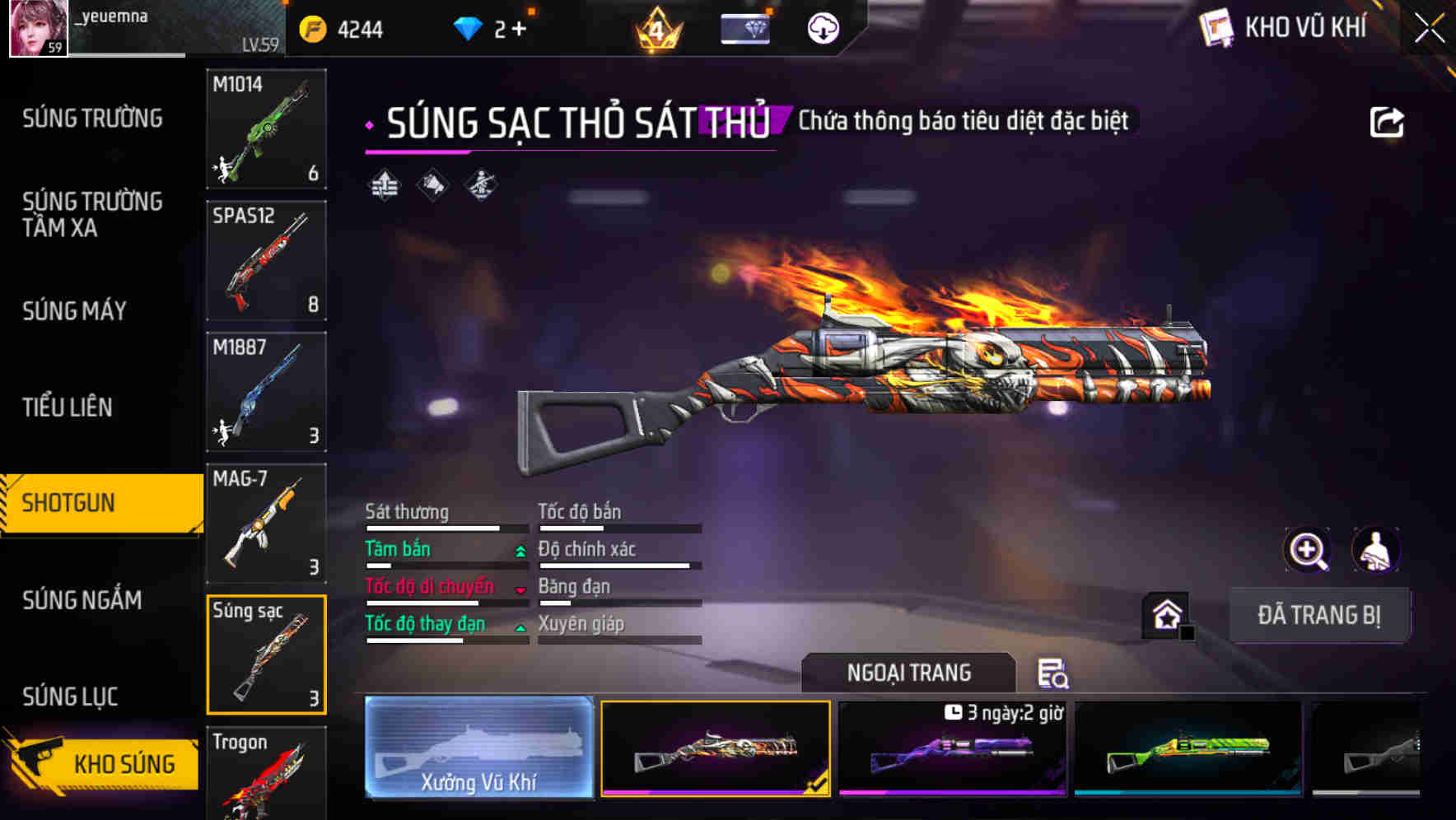Select the kill announcement icon below the title

coord(431,187)
